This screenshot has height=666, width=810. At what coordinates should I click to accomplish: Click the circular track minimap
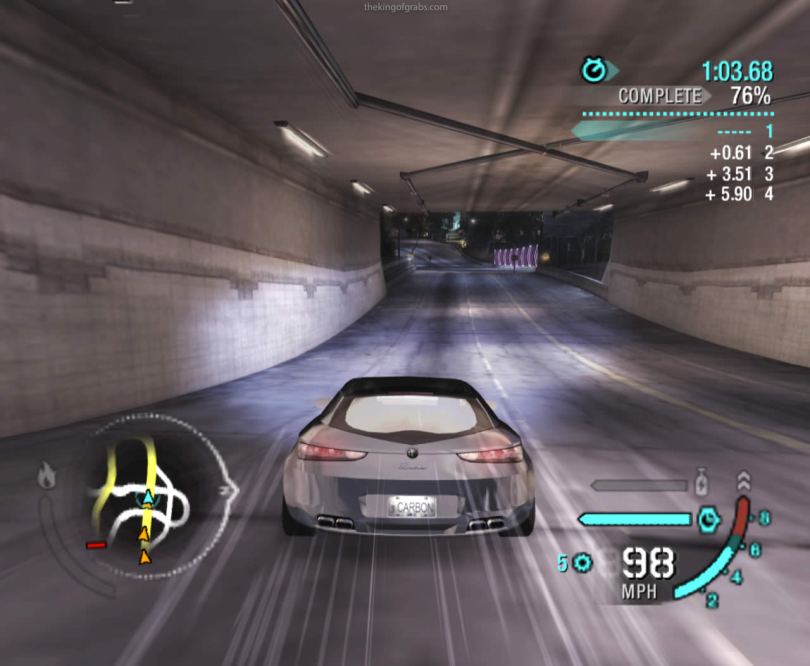(150, 496)
